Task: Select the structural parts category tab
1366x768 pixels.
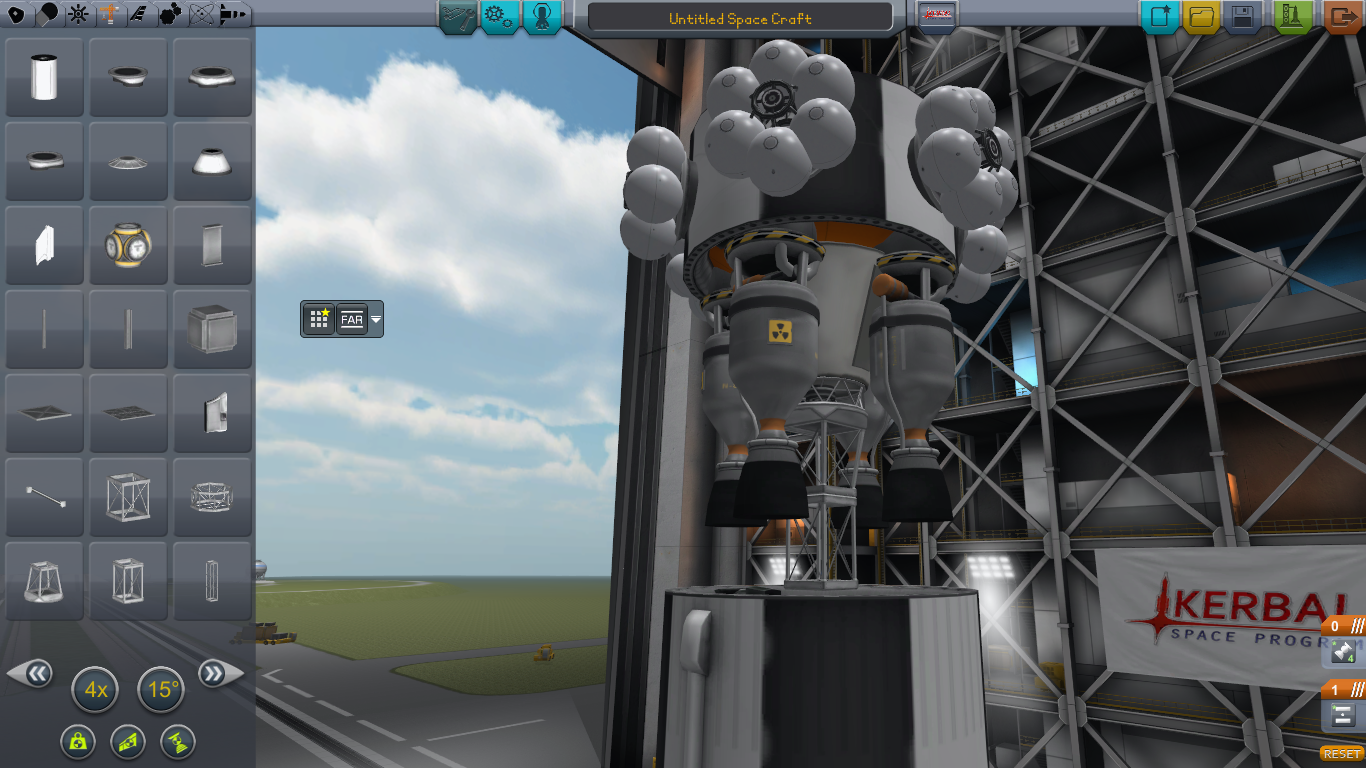Action: [x=108, y=14]
